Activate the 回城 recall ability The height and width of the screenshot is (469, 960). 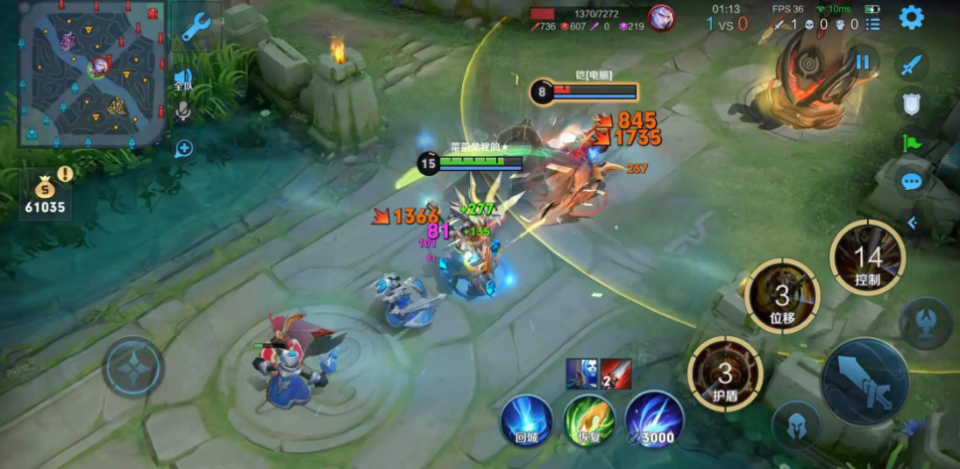click(526, 419)
